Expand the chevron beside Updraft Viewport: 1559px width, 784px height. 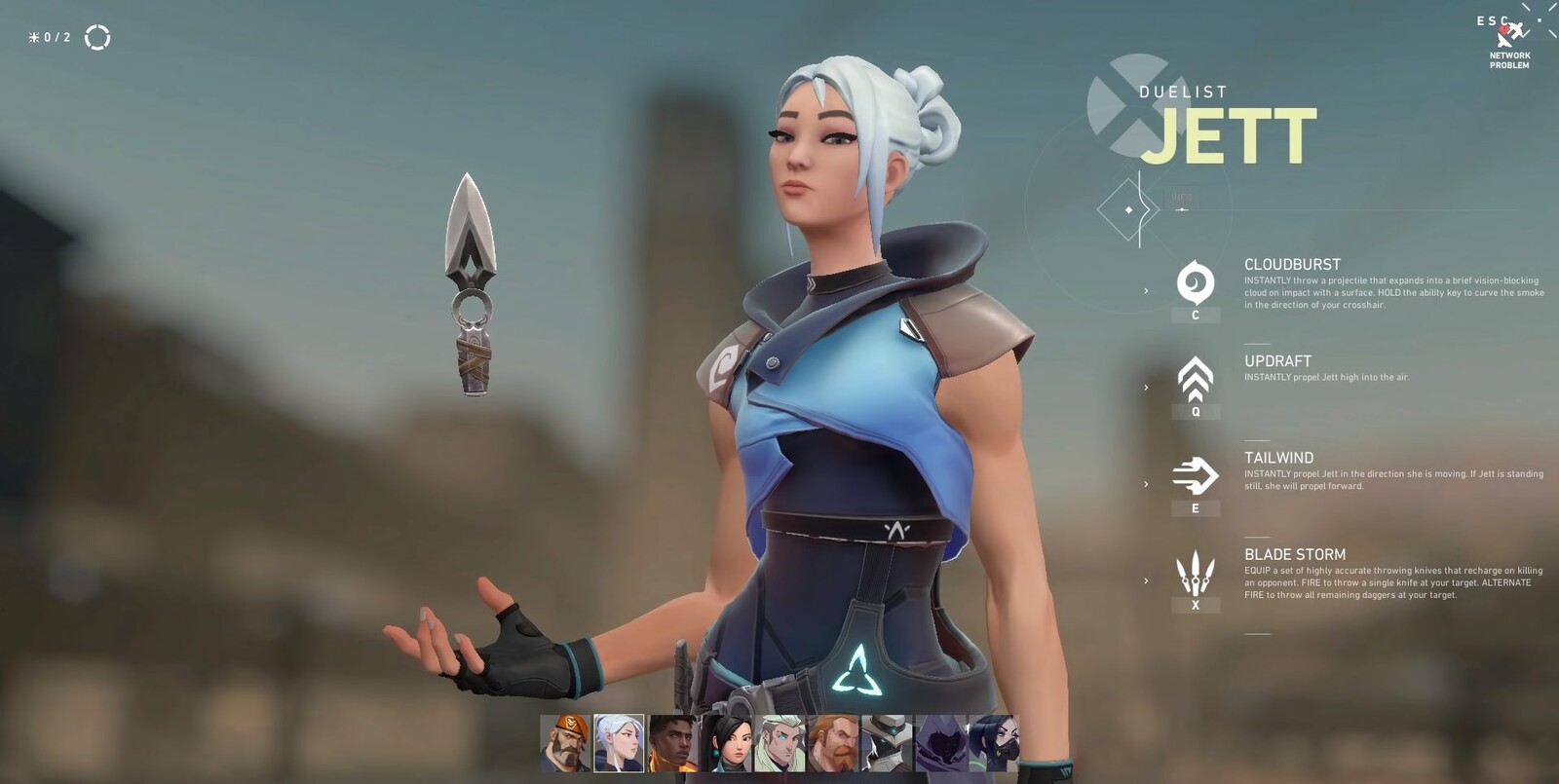1144,385
